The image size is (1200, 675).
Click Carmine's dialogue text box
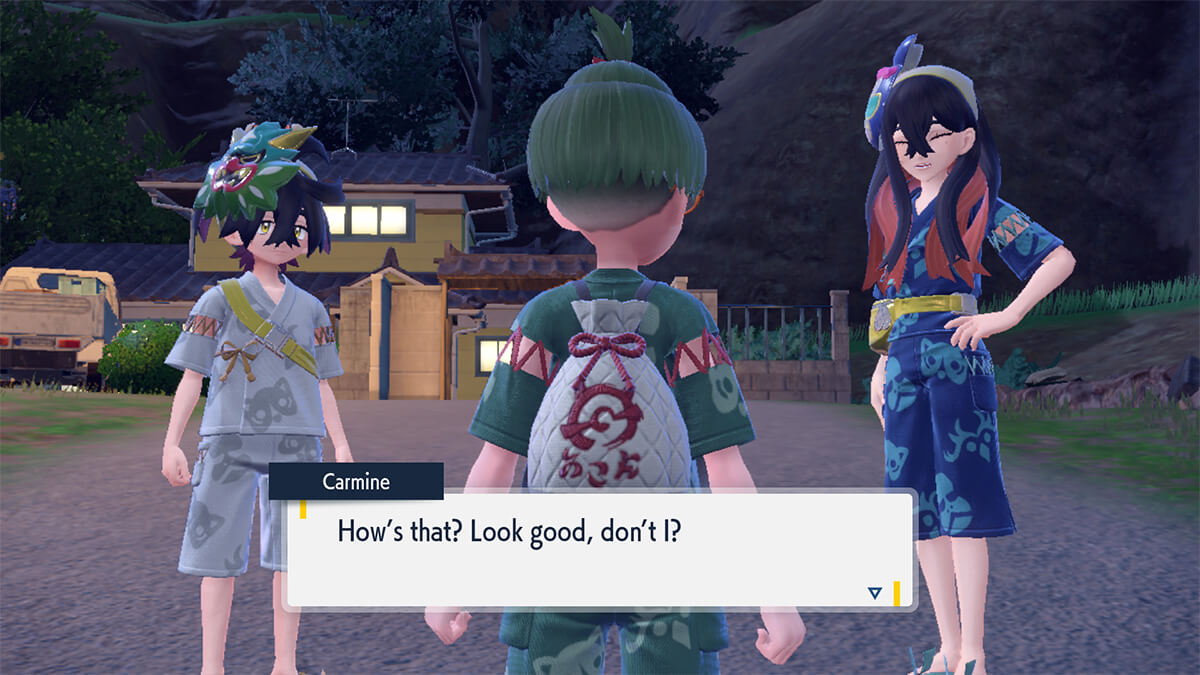pyautogui.click(x=600, y=550)
